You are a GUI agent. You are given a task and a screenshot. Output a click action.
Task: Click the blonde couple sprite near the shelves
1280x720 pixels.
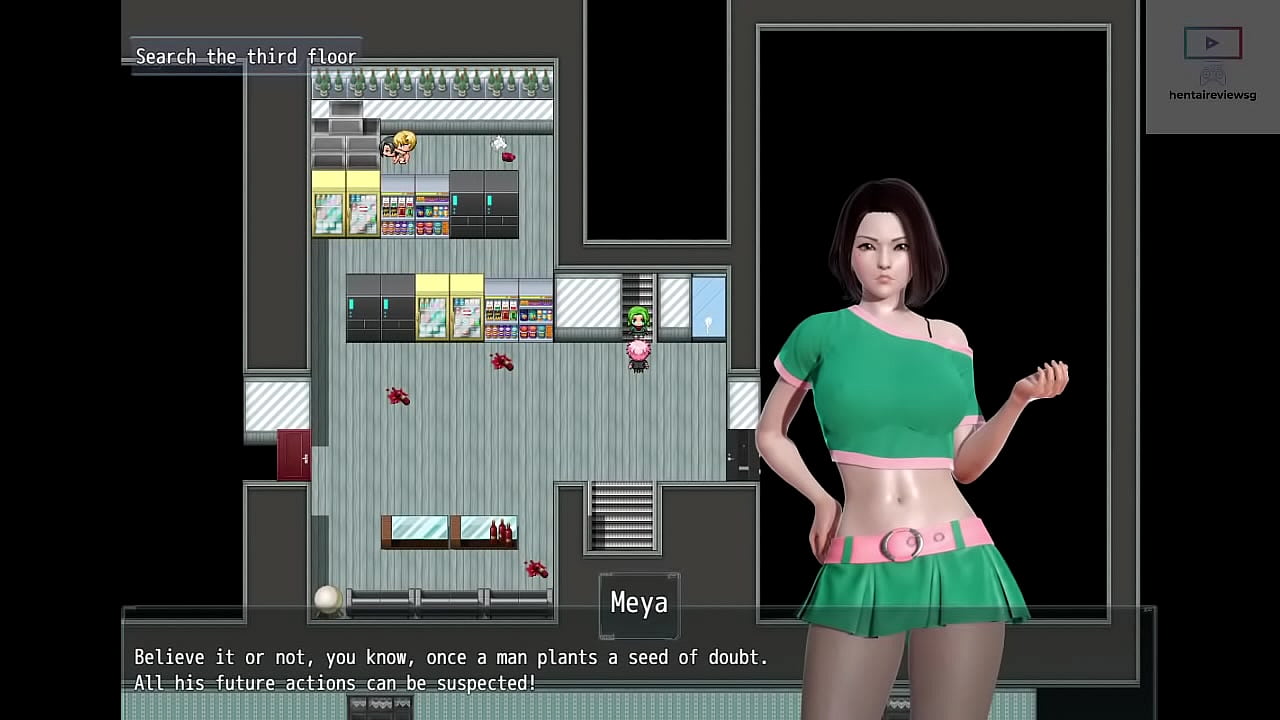(x=396, y=148)
